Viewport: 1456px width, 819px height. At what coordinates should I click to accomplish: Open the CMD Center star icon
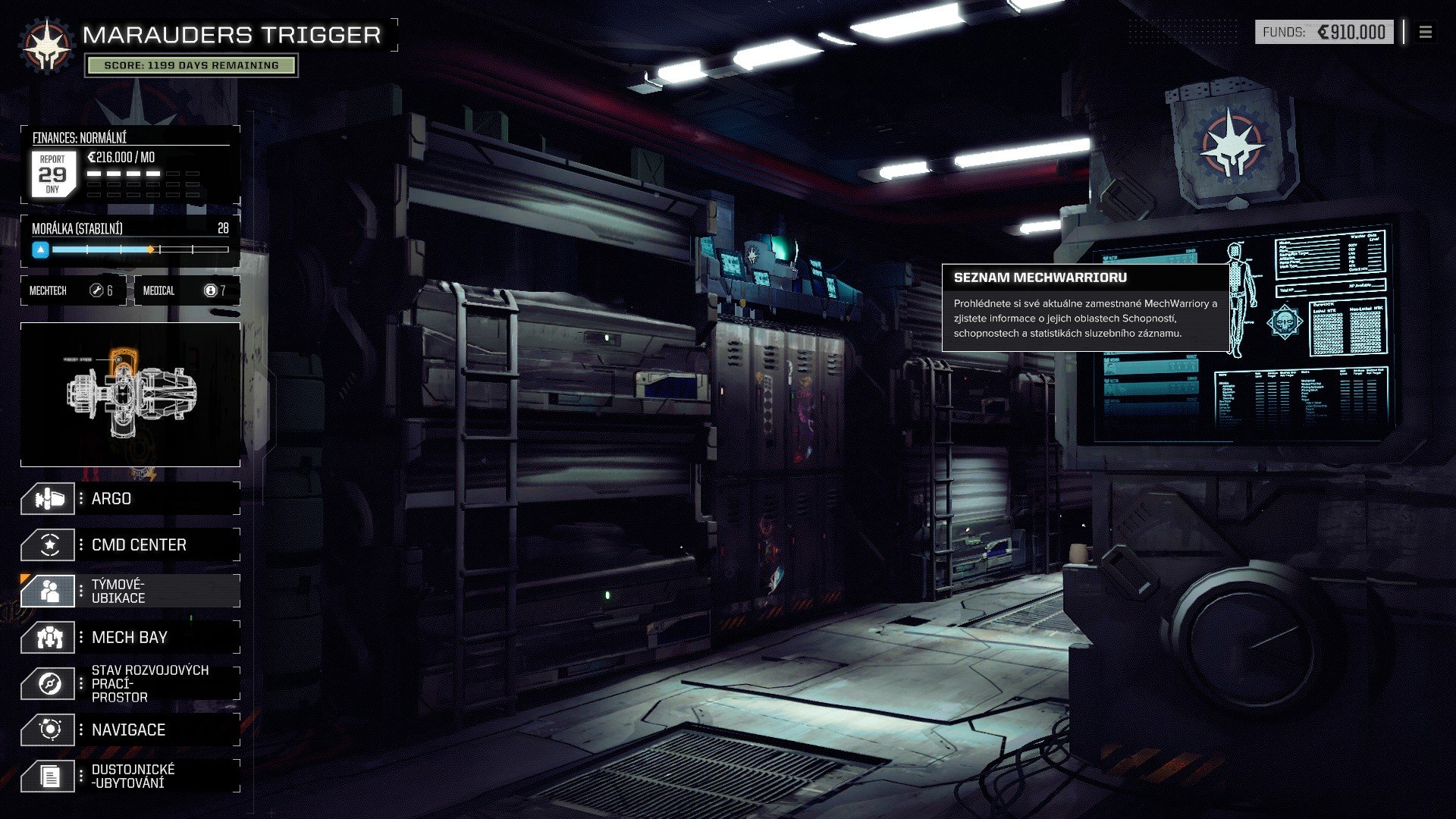tap(48, 544)
